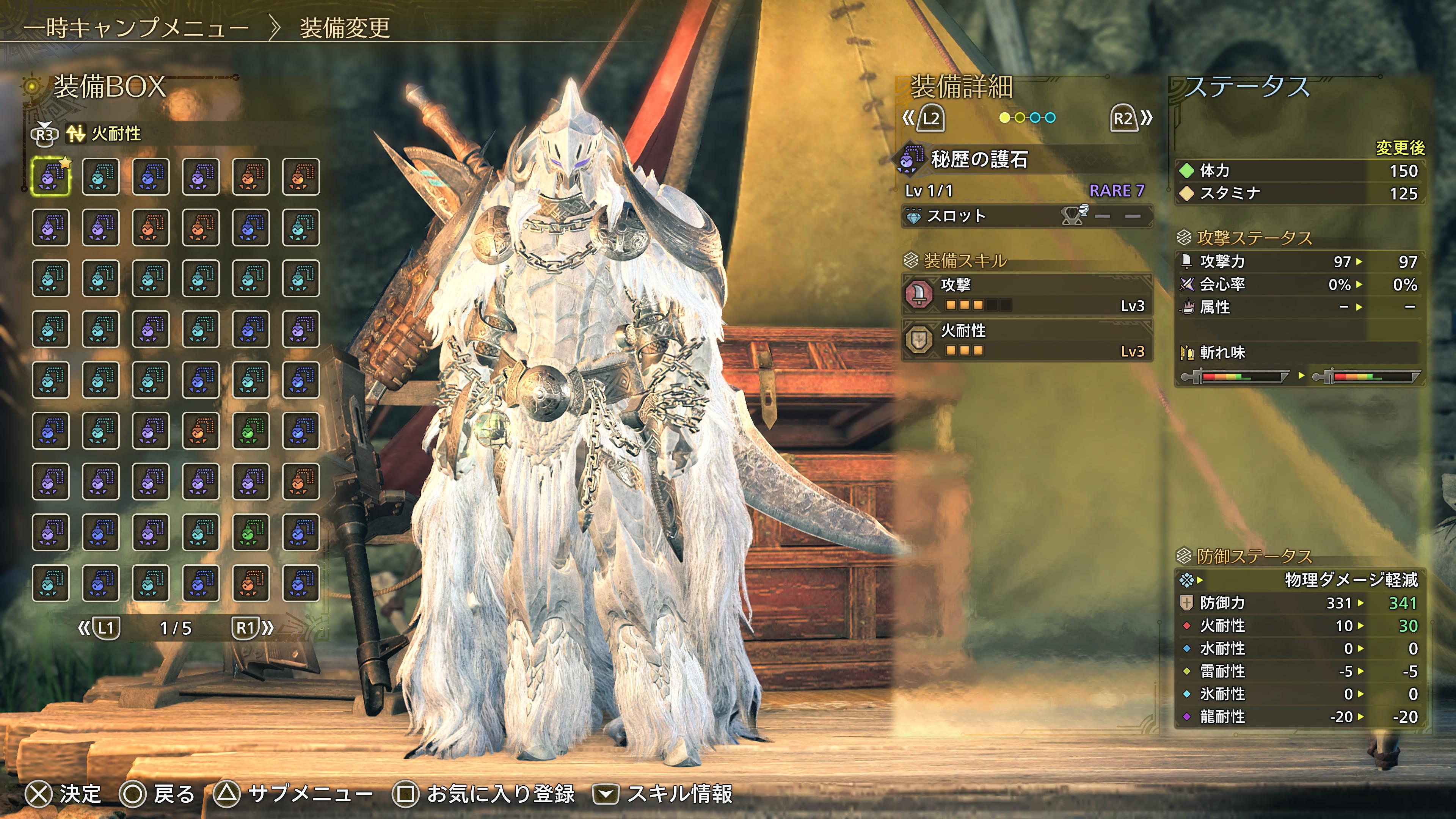Toggle the 物理ダメージ軽減 defense display header
1456x819 pixels.
pos(1300,580)
